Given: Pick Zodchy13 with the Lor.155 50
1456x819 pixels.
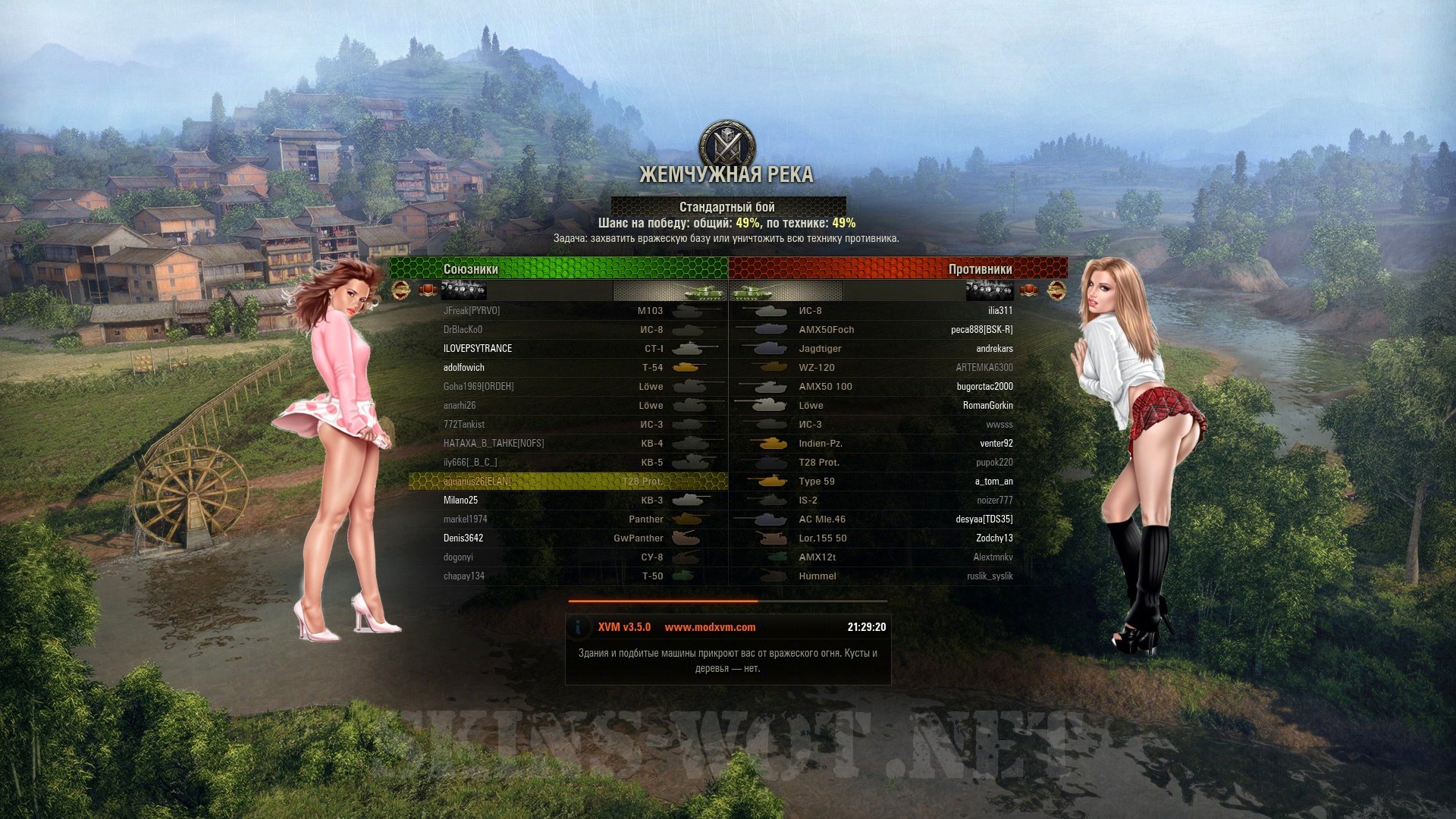Looking at the screenshot, I should [993, 538].
